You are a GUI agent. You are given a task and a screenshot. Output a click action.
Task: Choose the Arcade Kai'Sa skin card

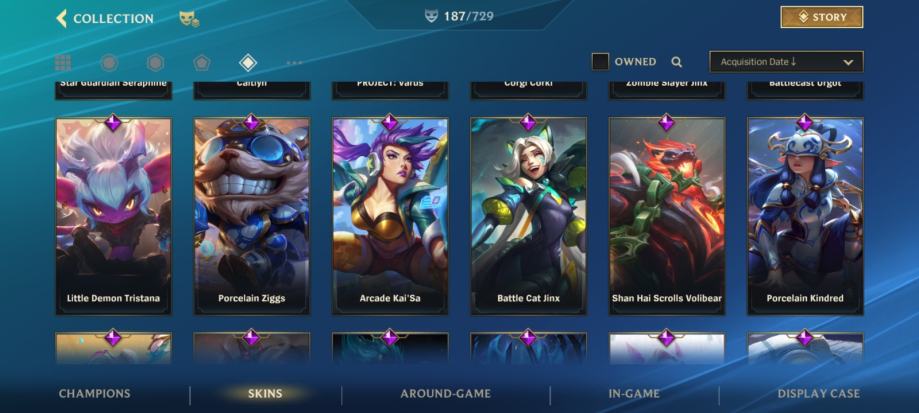point(390,216)
